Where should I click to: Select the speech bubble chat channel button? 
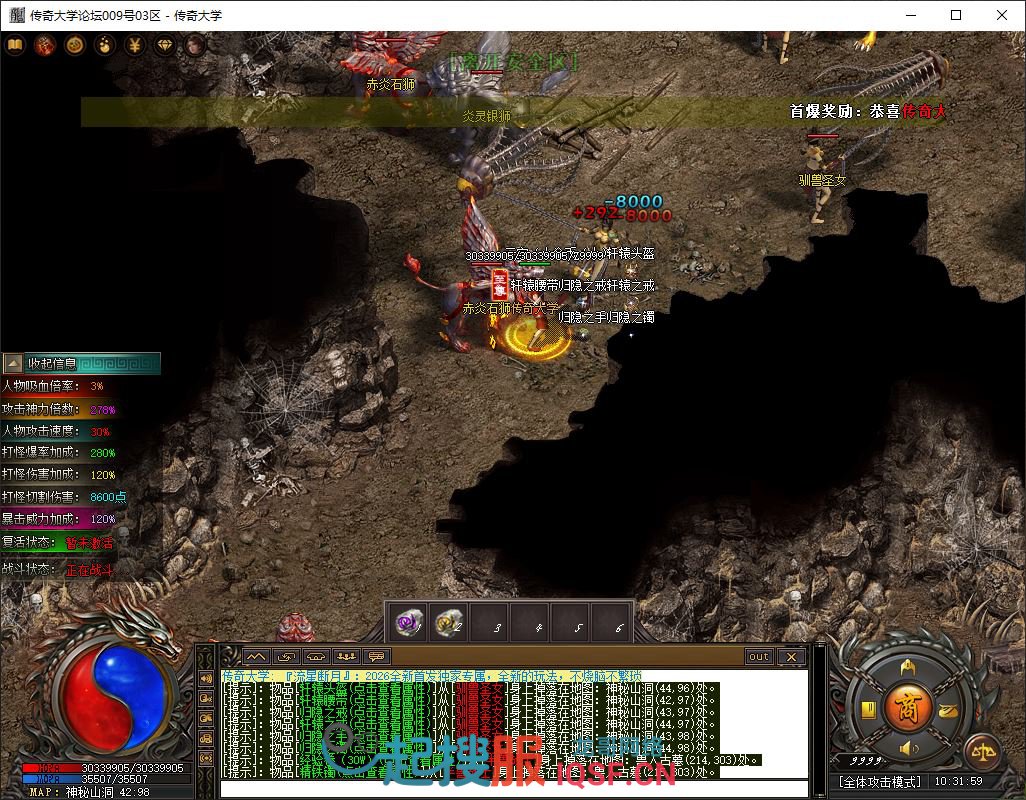coord(377,657)
